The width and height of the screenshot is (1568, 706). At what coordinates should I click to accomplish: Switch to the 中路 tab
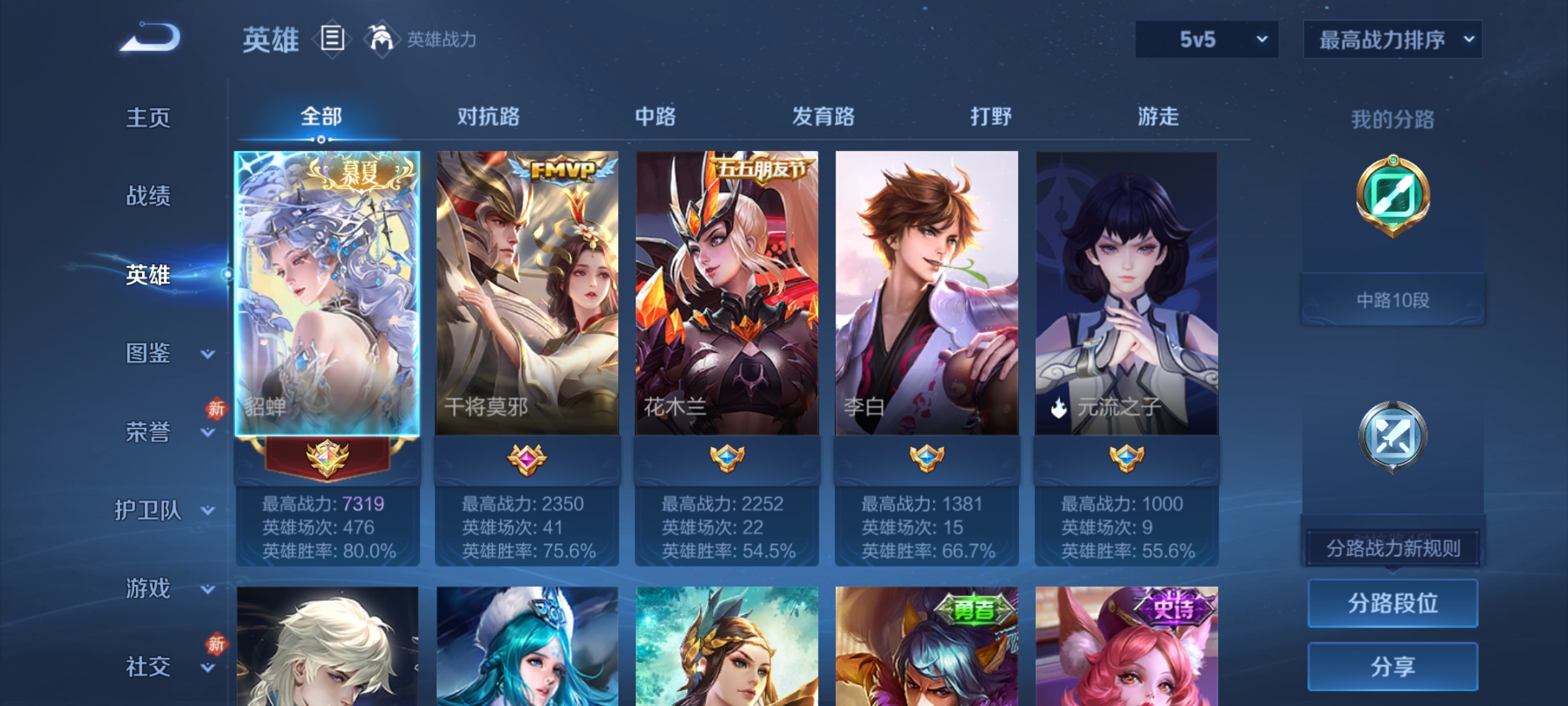(x=655, y=116)
